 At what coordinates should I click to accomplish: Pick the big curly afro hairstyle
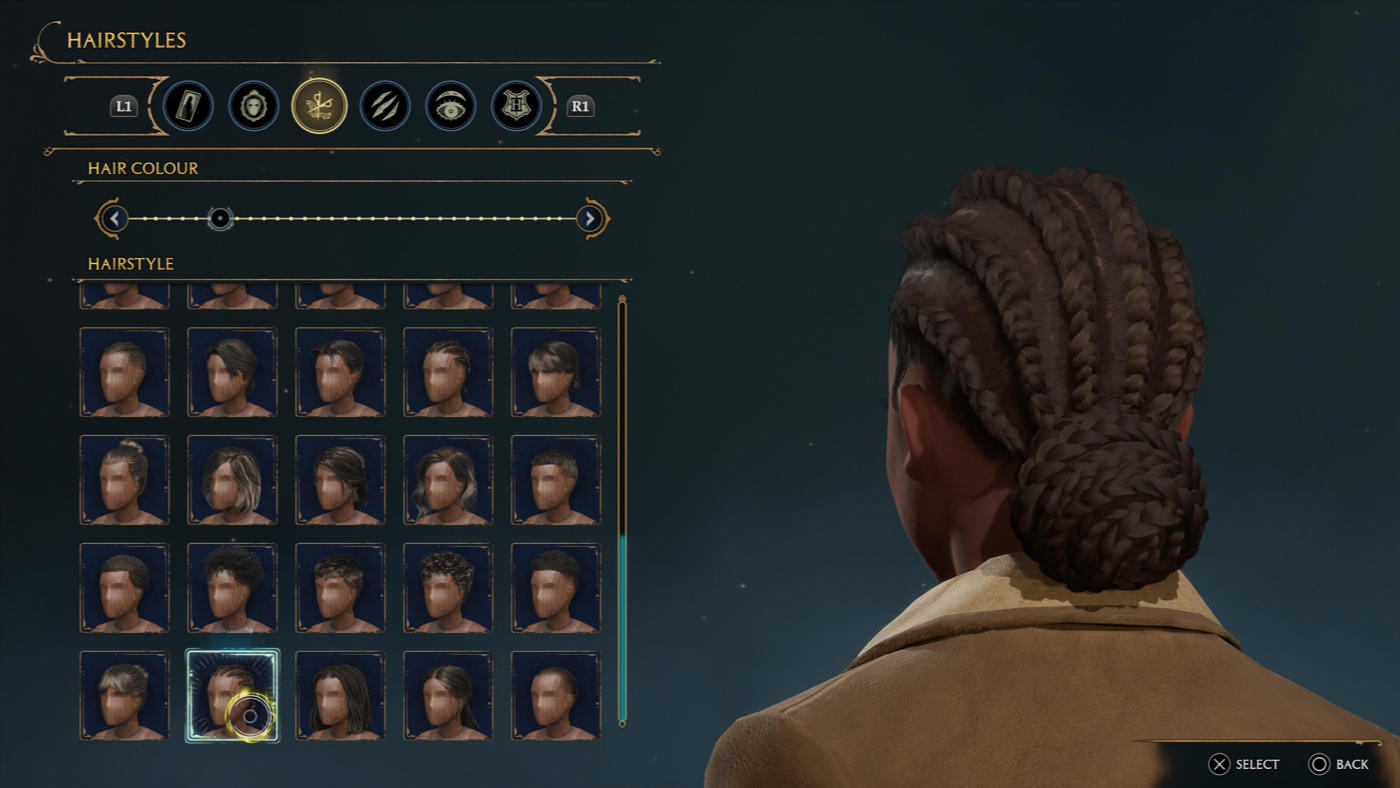[232, 588]
